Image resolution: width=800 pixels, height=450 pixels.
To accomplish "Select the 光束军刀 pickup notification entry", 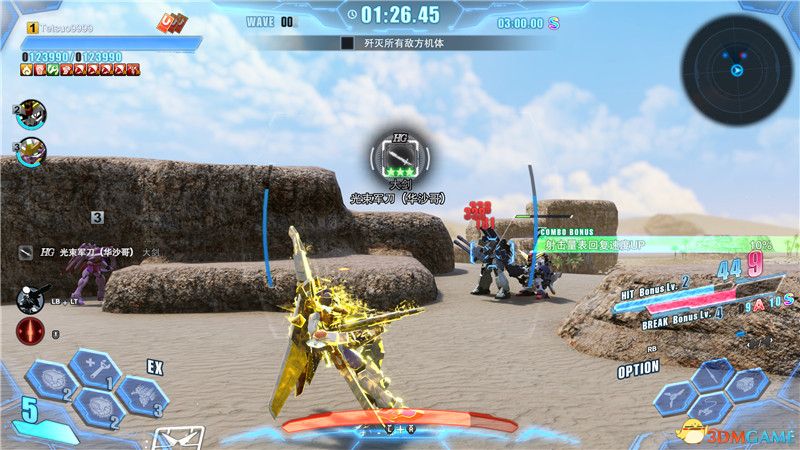I will tap(90, 252).
